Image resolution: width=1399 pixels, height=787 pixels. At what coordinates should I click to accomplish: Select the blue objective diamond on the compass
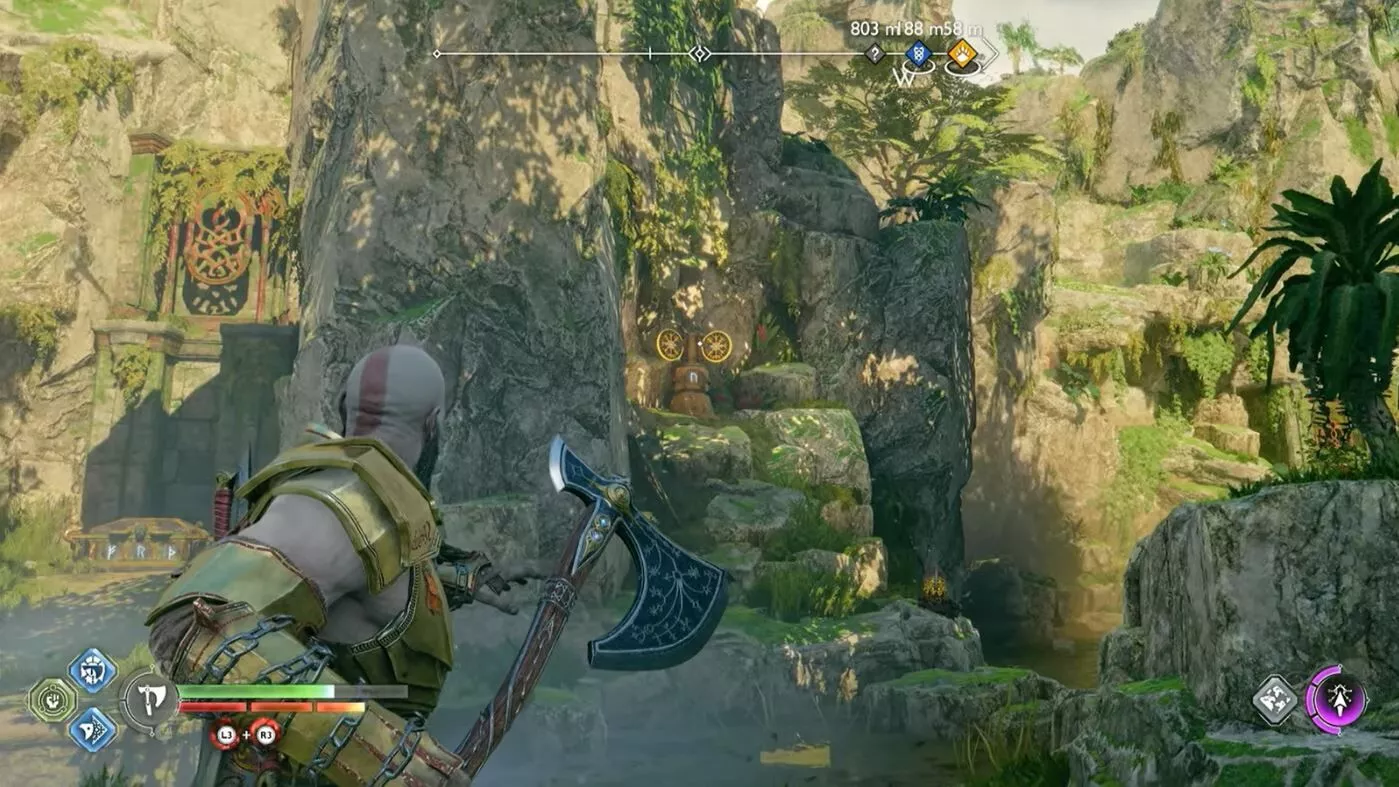pos(919,53)
